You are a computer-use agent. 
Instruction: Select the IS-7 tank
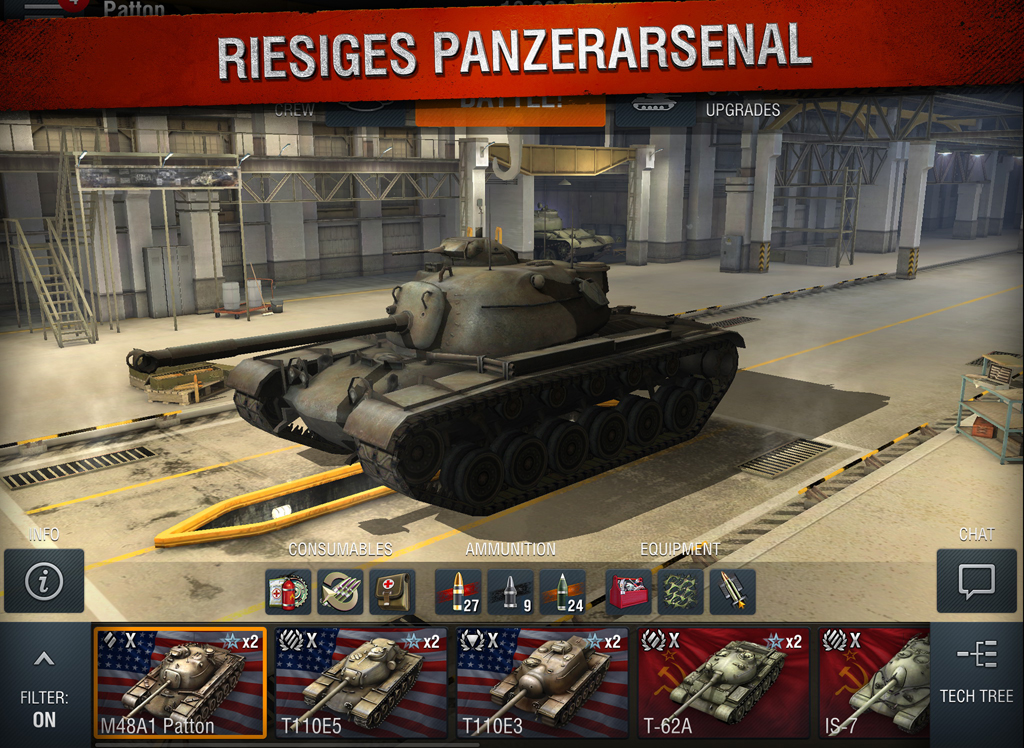tap(874, 682)
